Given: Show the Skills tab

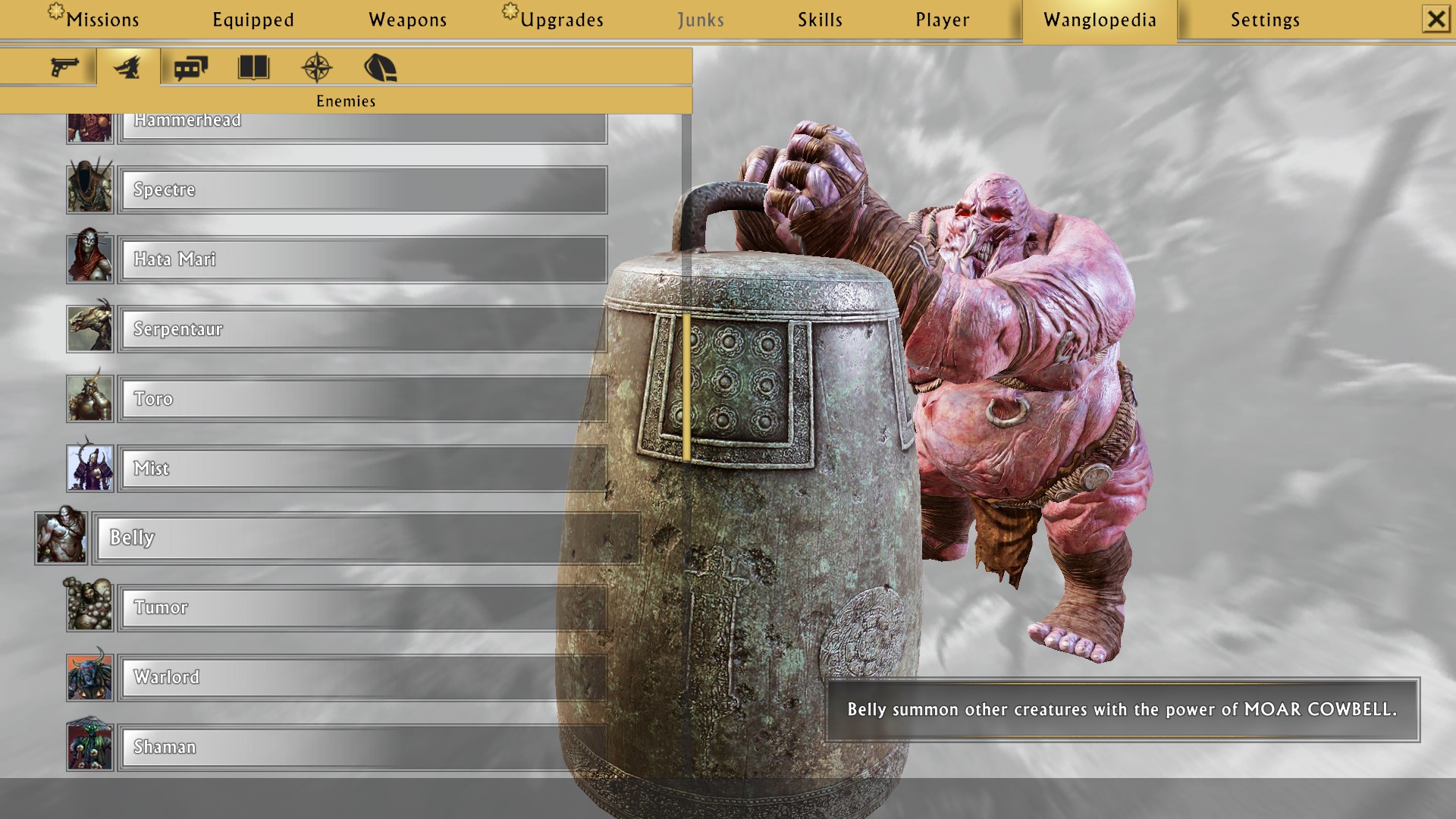Looking at the screenshot, I should tap(820, 20).
